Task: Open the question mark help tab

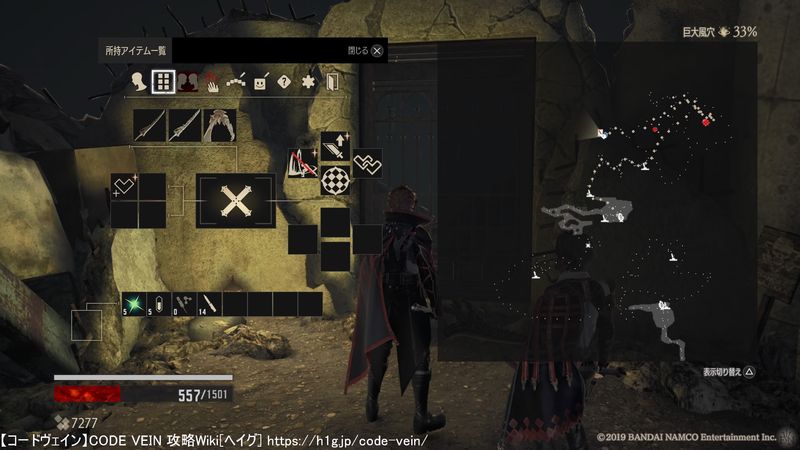Action: click(284, 83)
